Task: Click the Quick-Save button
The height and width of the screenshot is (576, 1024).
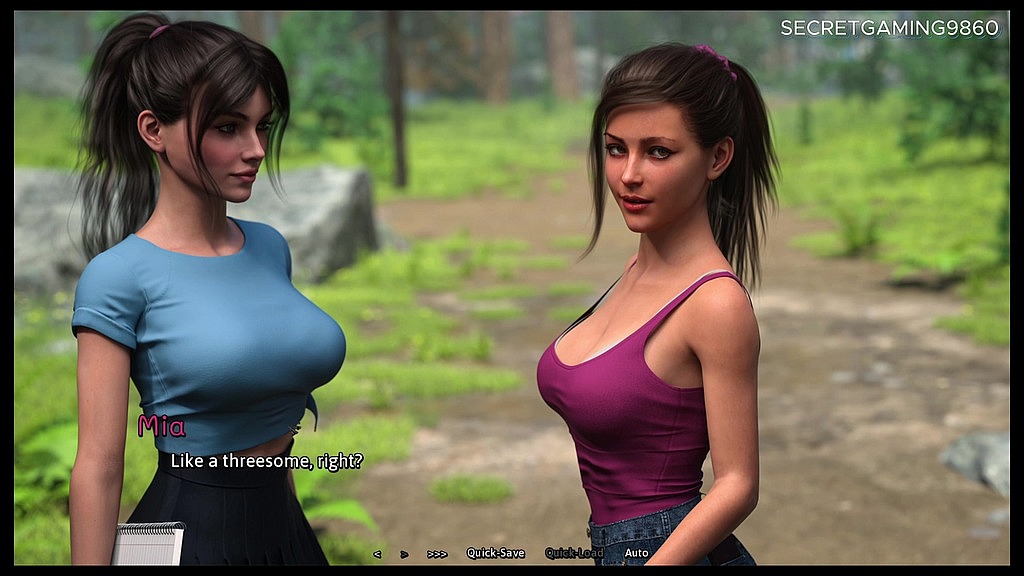Action: click(x=495, y=553)
